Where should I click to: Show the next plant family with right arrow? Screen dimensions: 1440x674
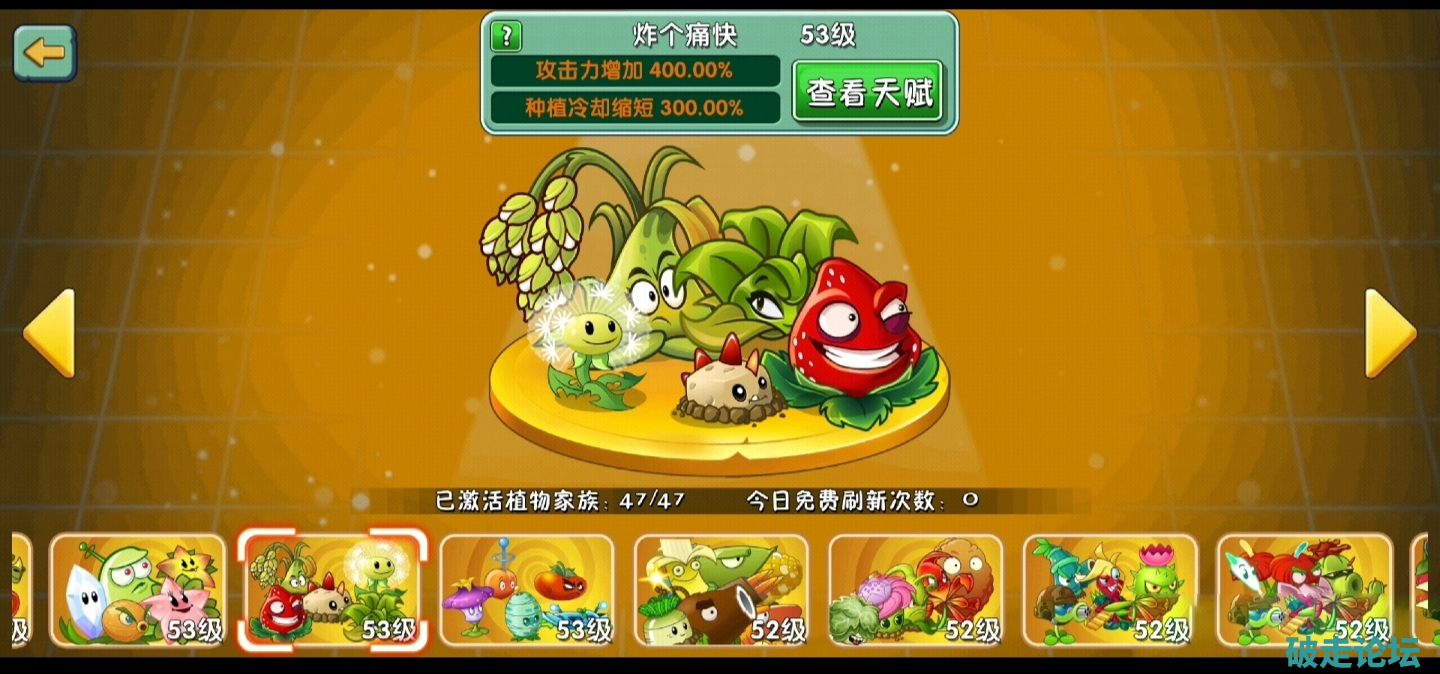tap(1390, 333)
